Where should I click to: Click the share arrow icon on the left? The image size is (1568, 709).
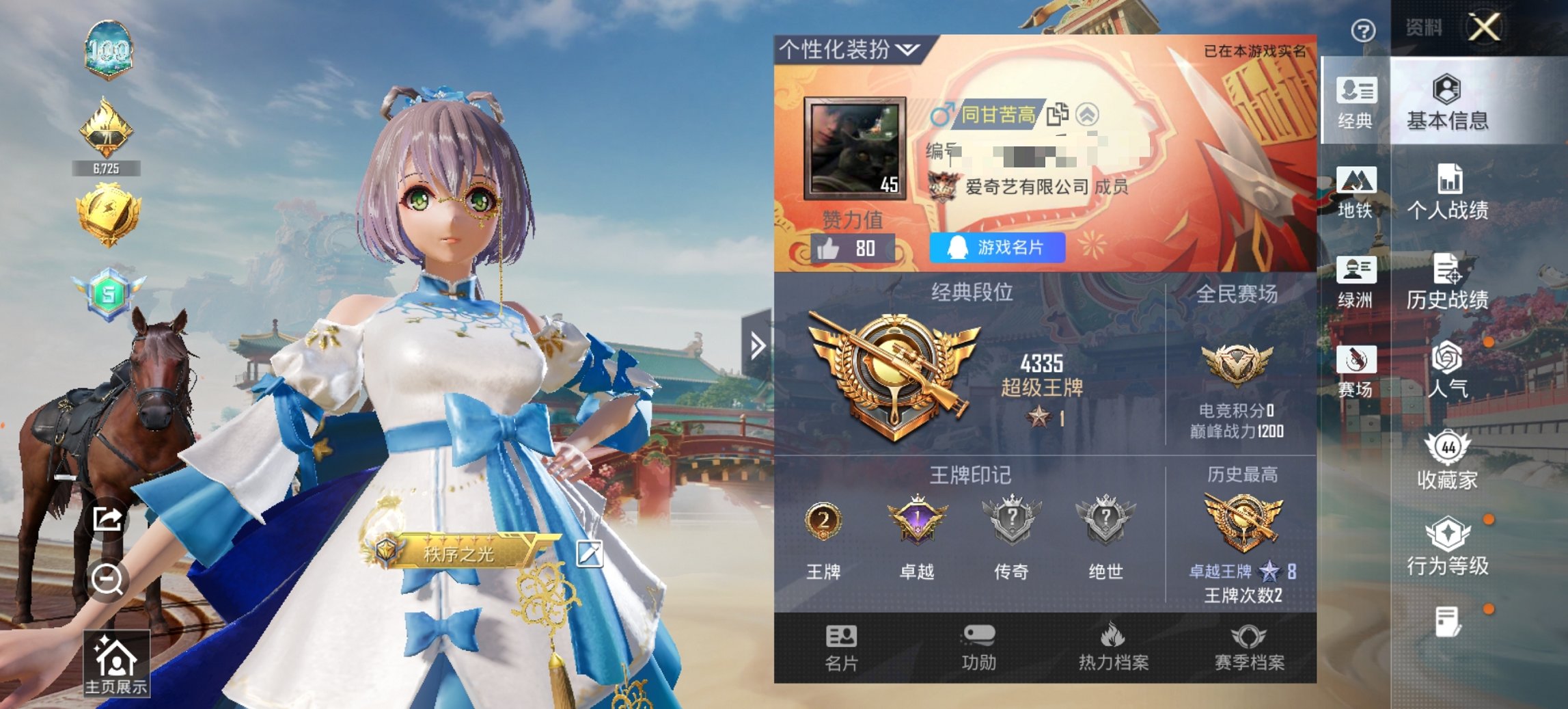(106, 520)
